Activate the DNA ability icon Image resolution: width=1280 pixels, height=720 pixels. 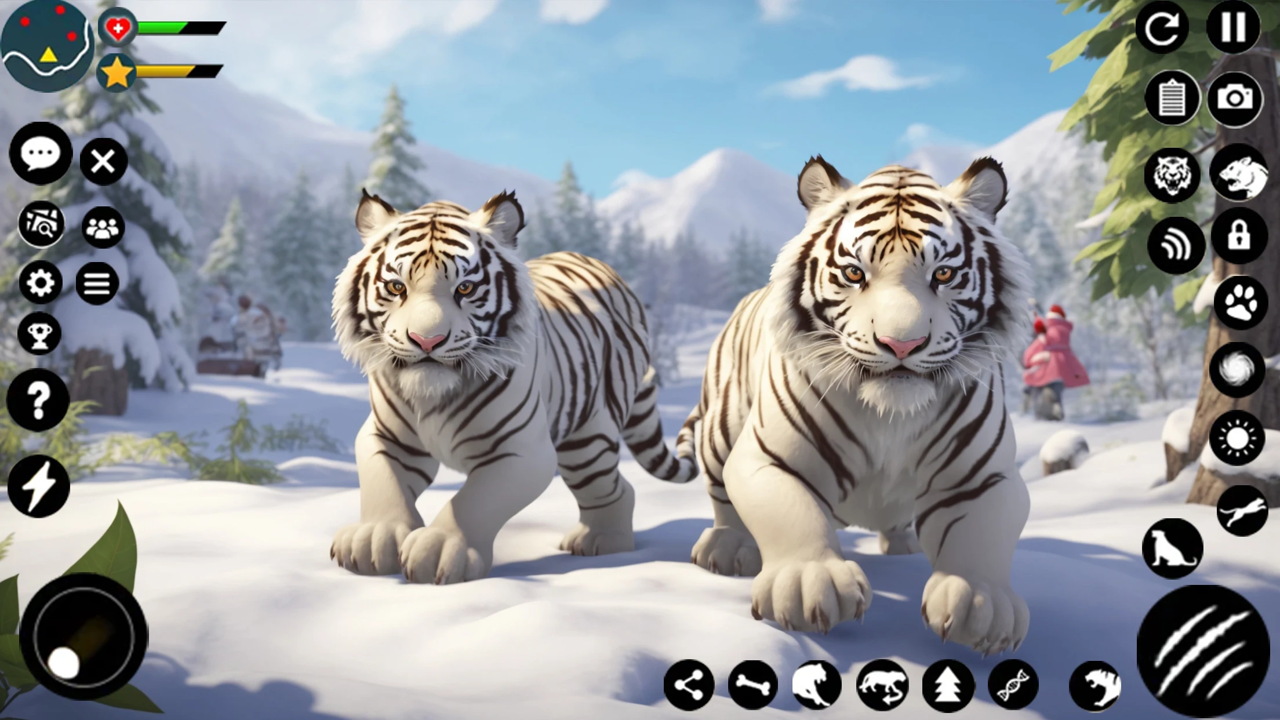(1012, 685)
